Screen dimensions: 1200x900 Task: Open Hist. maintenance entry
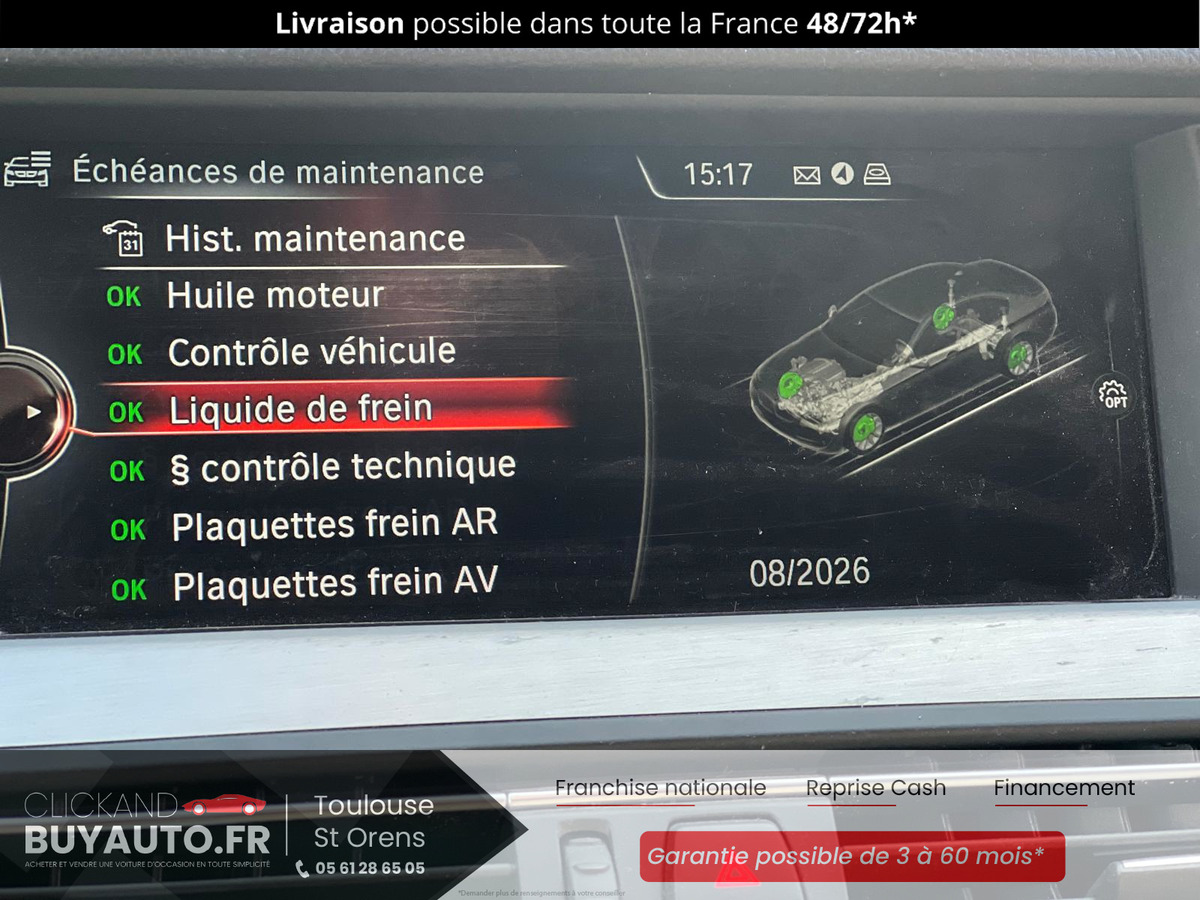coord(314,239)
